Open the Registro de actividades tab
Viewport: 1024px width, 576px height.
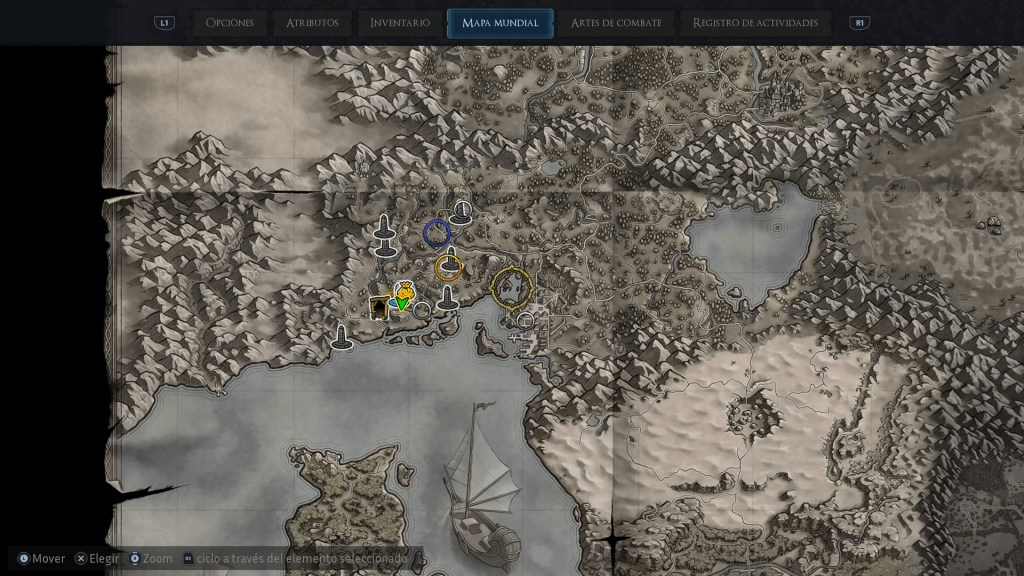pyautogui.click(x=755, y=23)
